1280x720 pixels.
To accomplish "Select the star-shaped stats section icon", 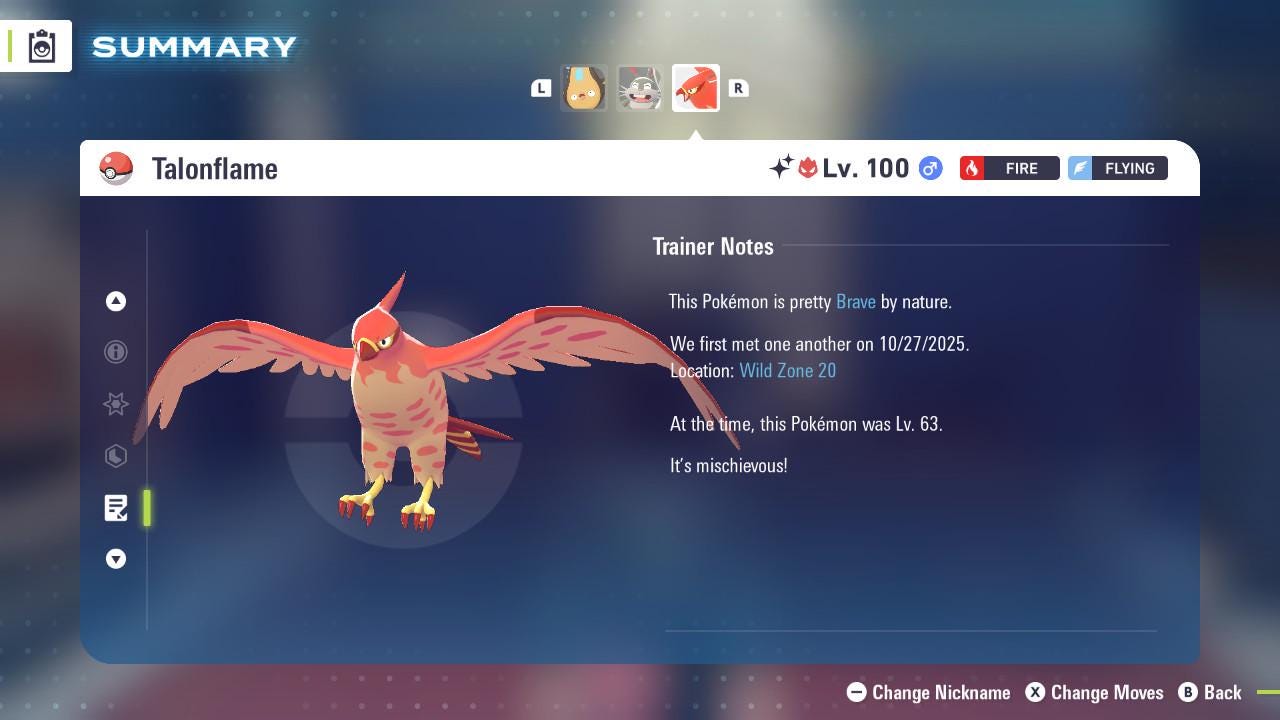I will coord(116,404).
